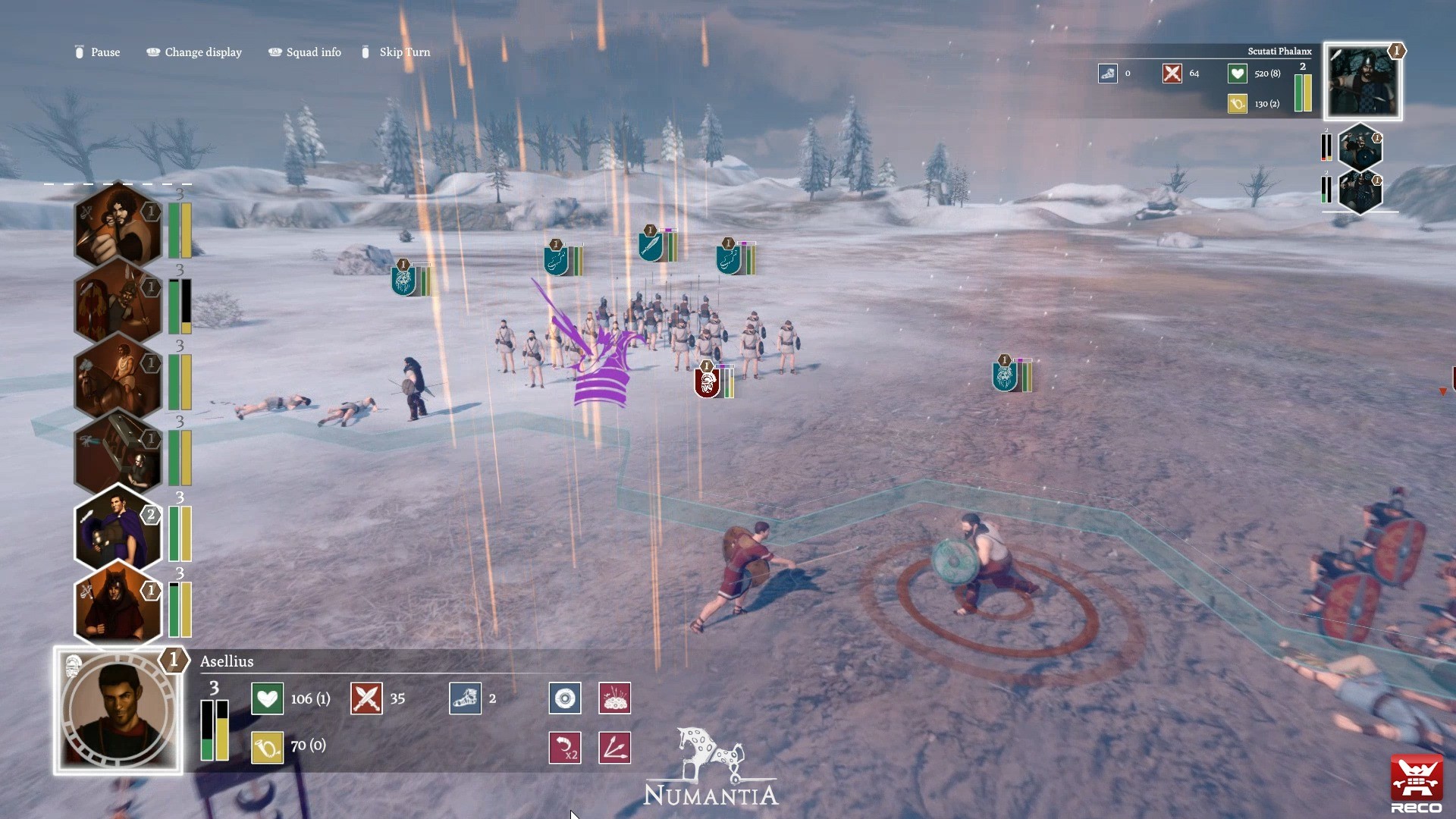The width and height of the screenshot is (1456, 819).
Task: Click the green heart health icon for Asellius
Action: click(267, 698)
